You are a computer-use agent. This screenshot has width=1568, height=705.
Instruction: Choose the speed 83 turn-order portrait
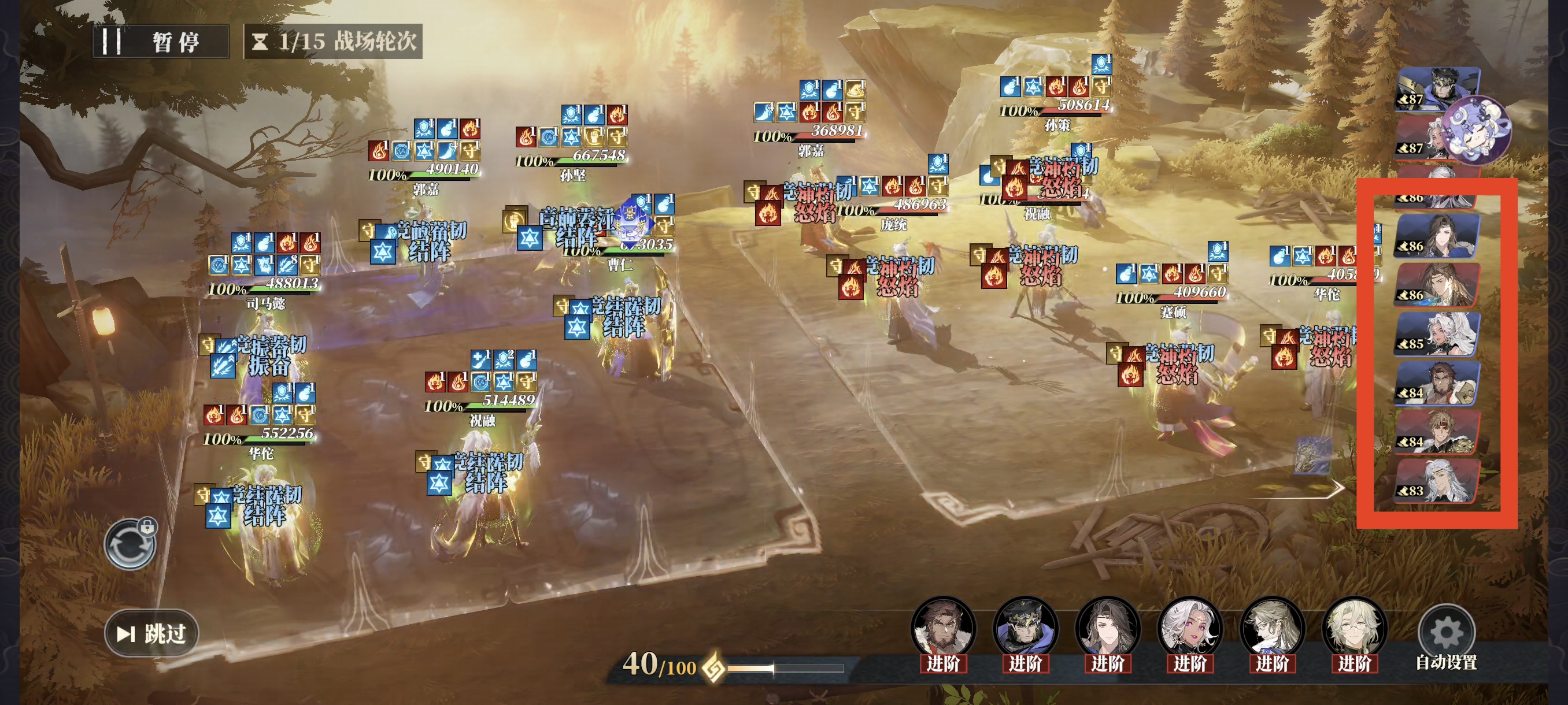1437,481
